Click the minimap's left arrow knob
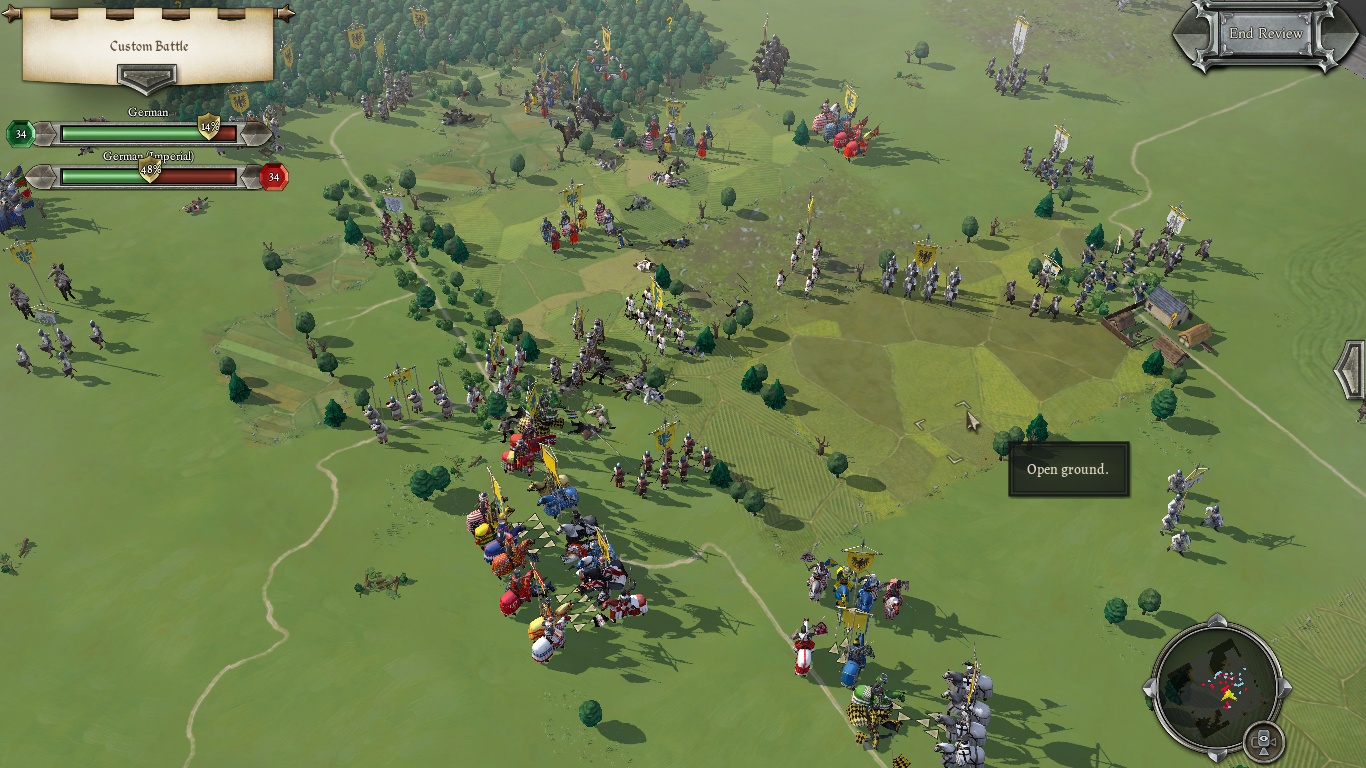This screenshot has width=1366, height=768. point(1154,689)
